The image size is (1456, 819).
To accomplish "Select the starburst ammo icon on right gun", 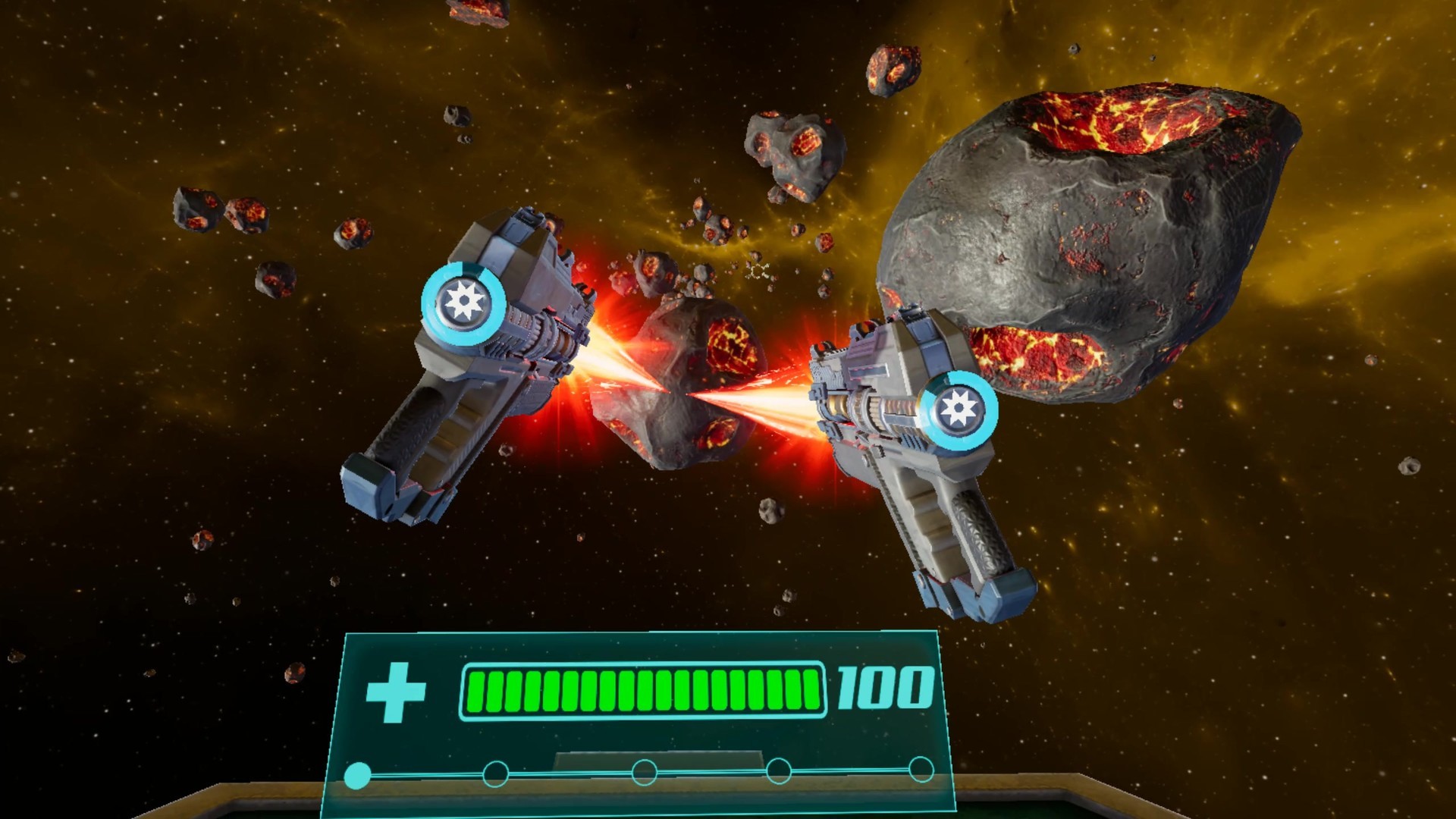I will tap(960, 406).
